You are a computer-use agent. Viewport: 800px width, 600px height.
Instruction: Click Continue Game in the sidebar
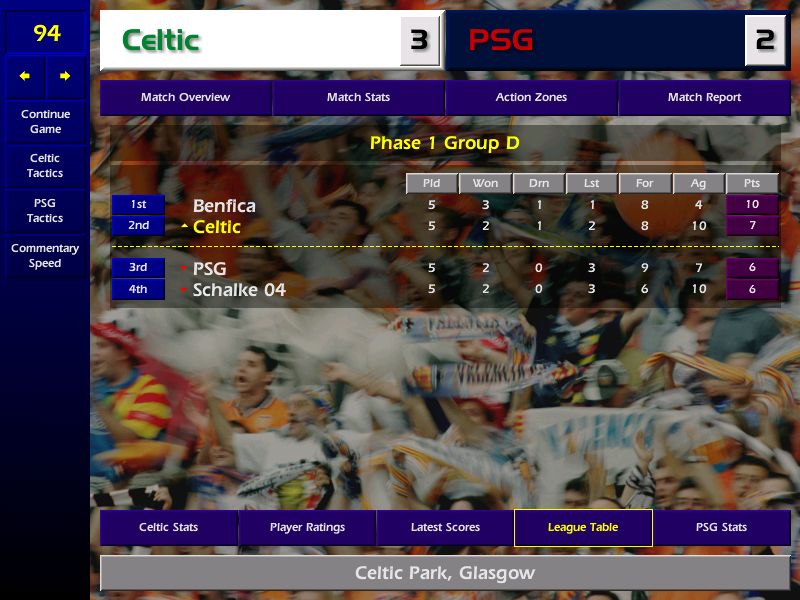[45, 122]
